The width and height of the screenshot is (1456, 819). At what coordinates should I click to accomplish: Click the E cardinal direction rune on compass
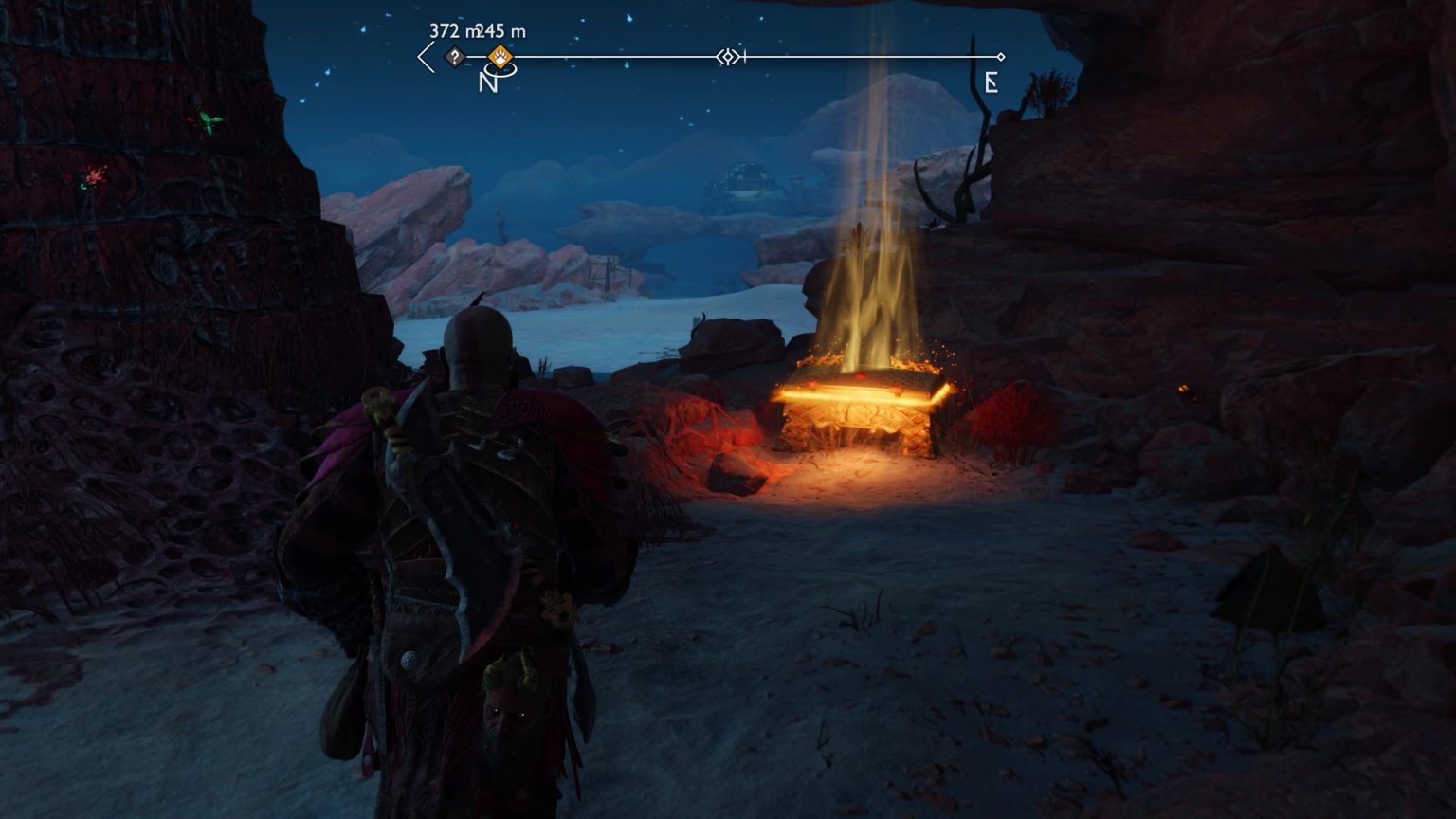(992, 83)
